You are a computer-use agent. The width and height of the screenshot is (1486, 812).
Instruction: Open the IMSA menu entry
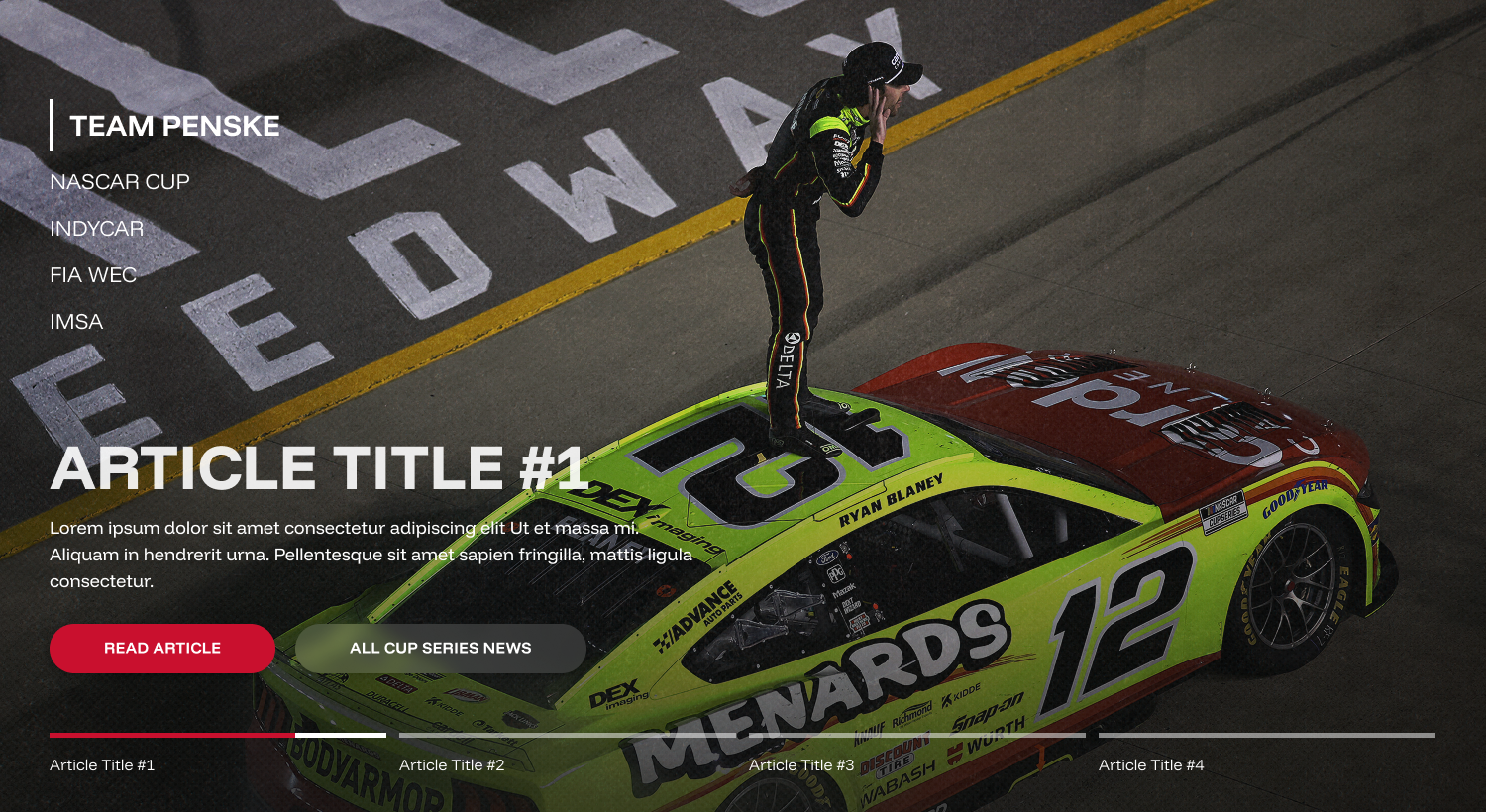[x=76, y=322]
